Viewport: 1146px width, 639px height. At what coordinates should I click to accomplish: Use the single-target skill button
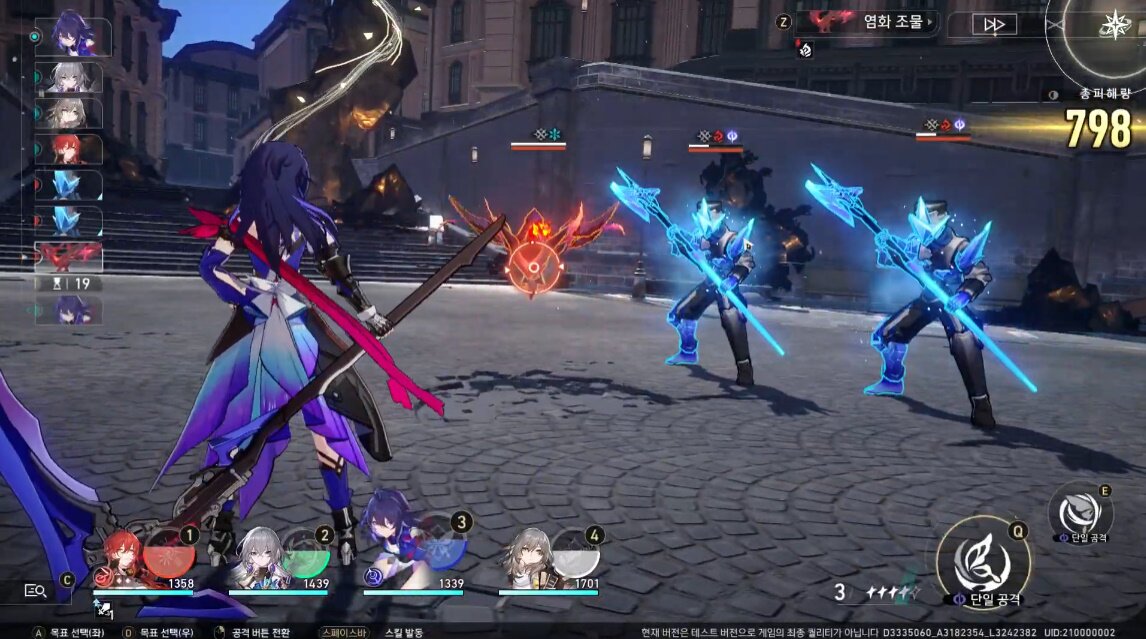click(x=1079, y=512)
